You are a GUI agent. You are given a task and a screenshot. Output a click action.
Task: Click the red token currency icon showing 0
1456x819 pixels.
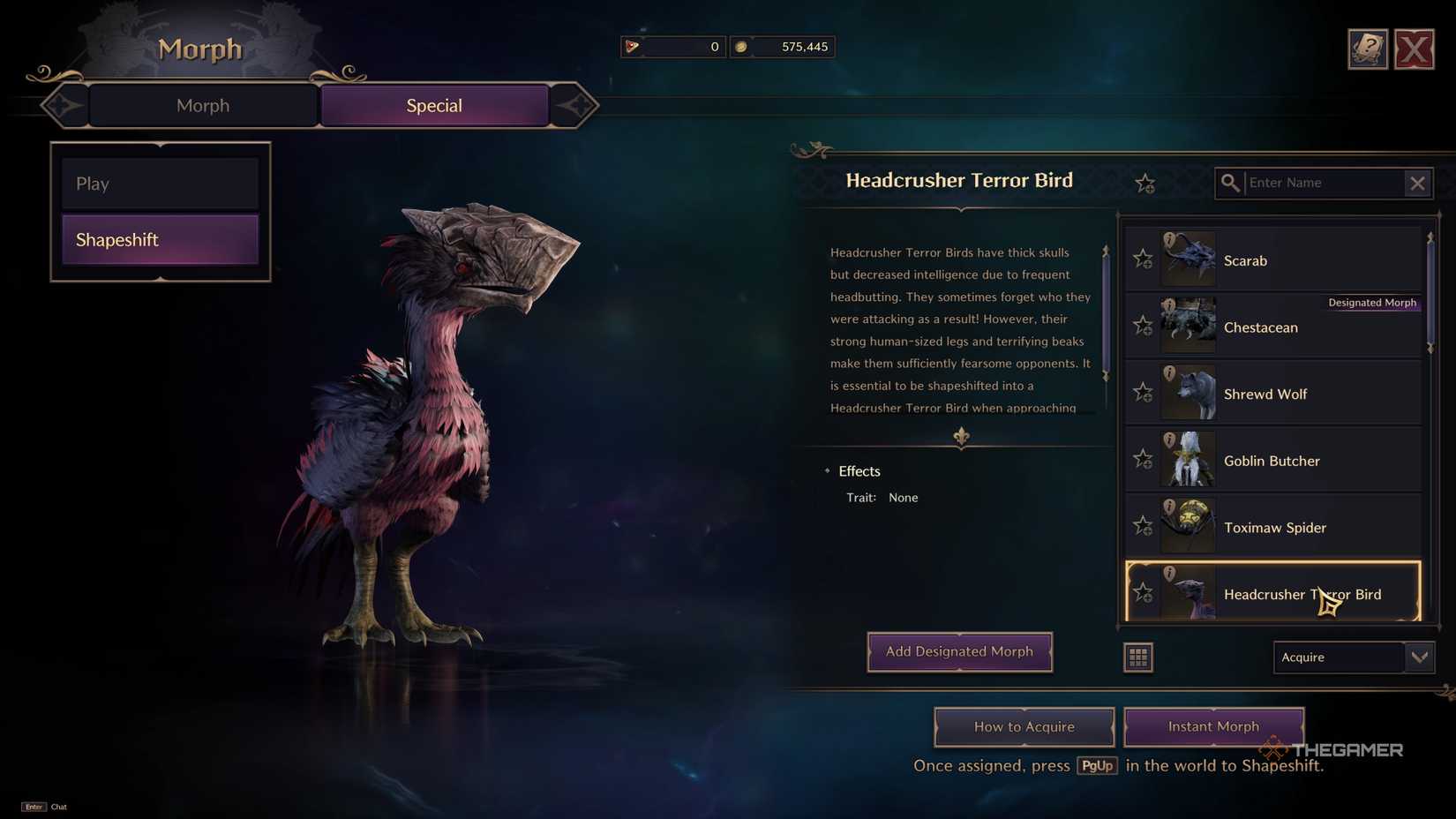coord(633,47)
